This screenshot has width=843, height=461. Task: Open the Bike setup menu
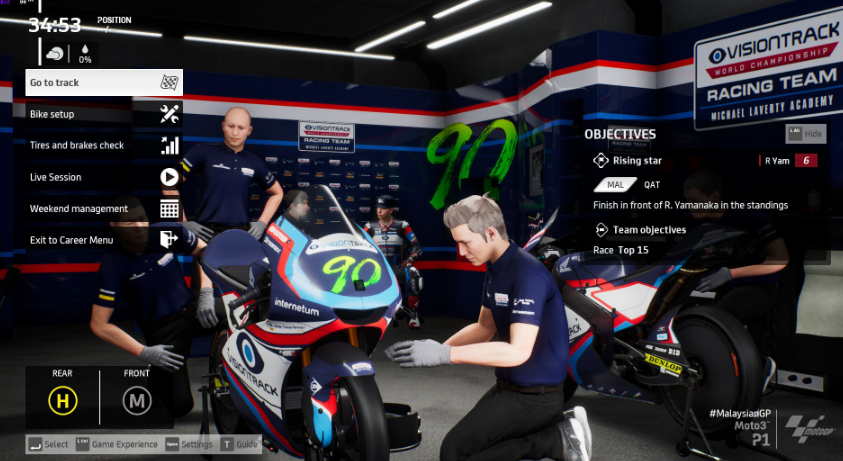tap(104, 114)
